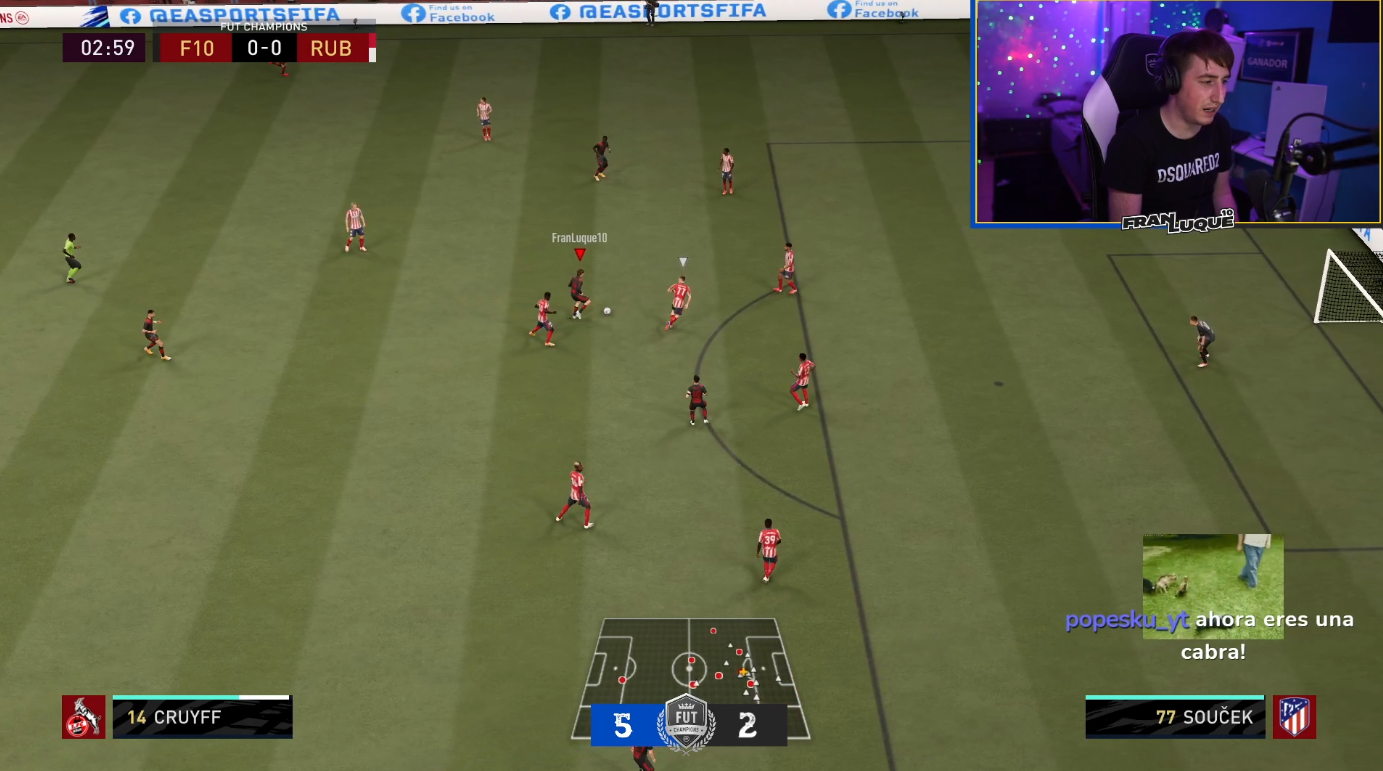
Task: Select the Souček player name panel
Action: [x=1174, y=717]
